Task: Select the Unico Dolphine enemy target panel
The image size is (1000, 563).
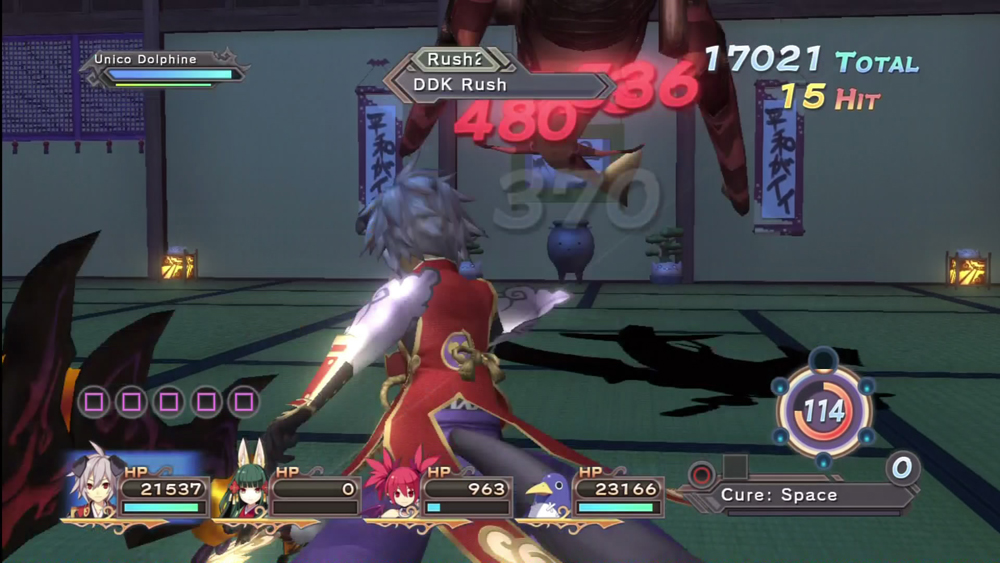Action: 166,68
